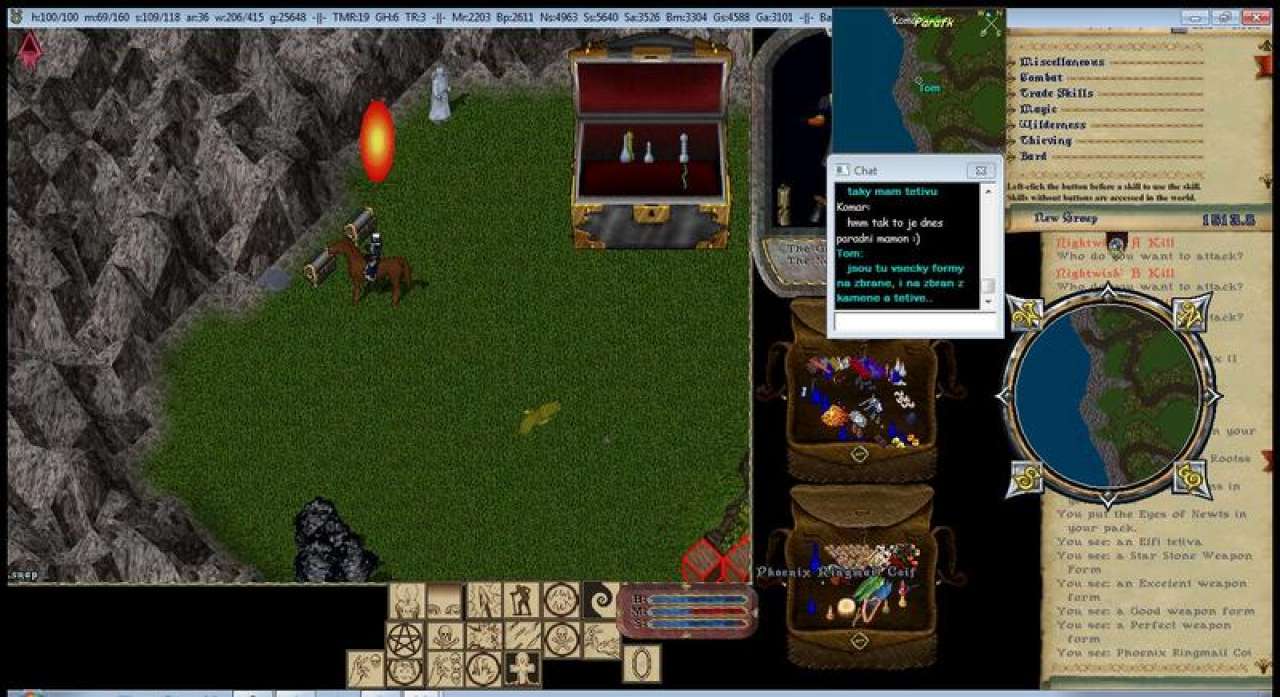Screen dimensions: 1280x697
Task: Close the Chat window
Action: pyautogui.click(x=982, y=171)
